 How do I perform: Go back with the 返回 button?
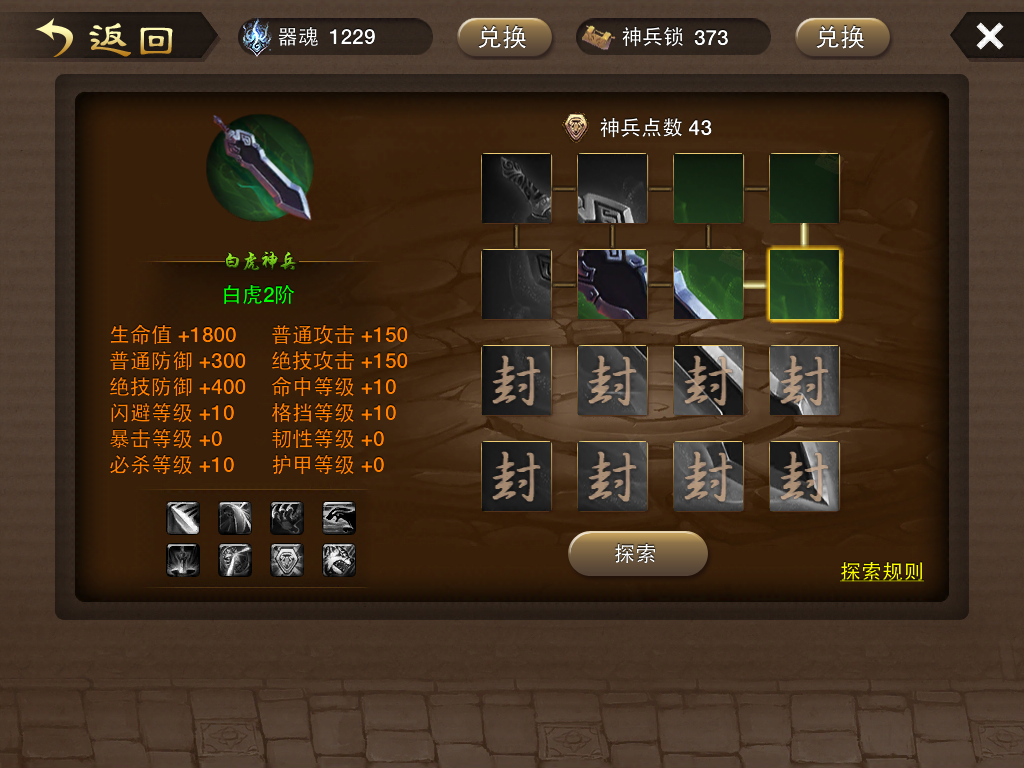(108, 38)
